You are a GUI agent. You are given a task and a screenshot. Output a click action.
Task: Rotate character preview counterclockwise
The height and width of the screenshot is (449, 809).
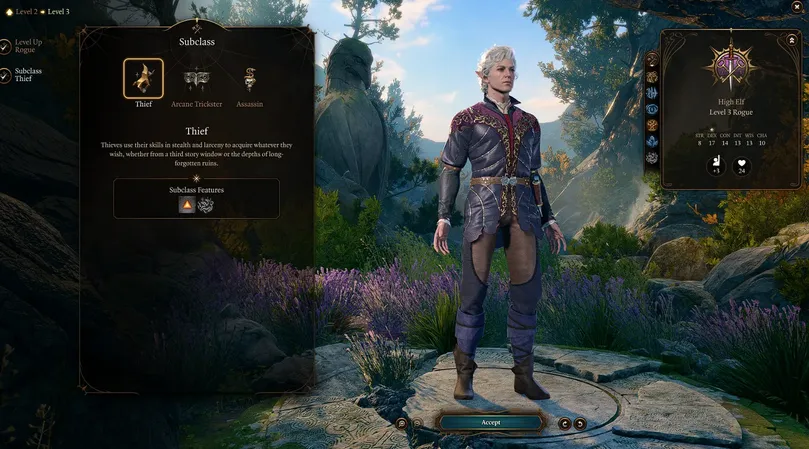(564, 423)
